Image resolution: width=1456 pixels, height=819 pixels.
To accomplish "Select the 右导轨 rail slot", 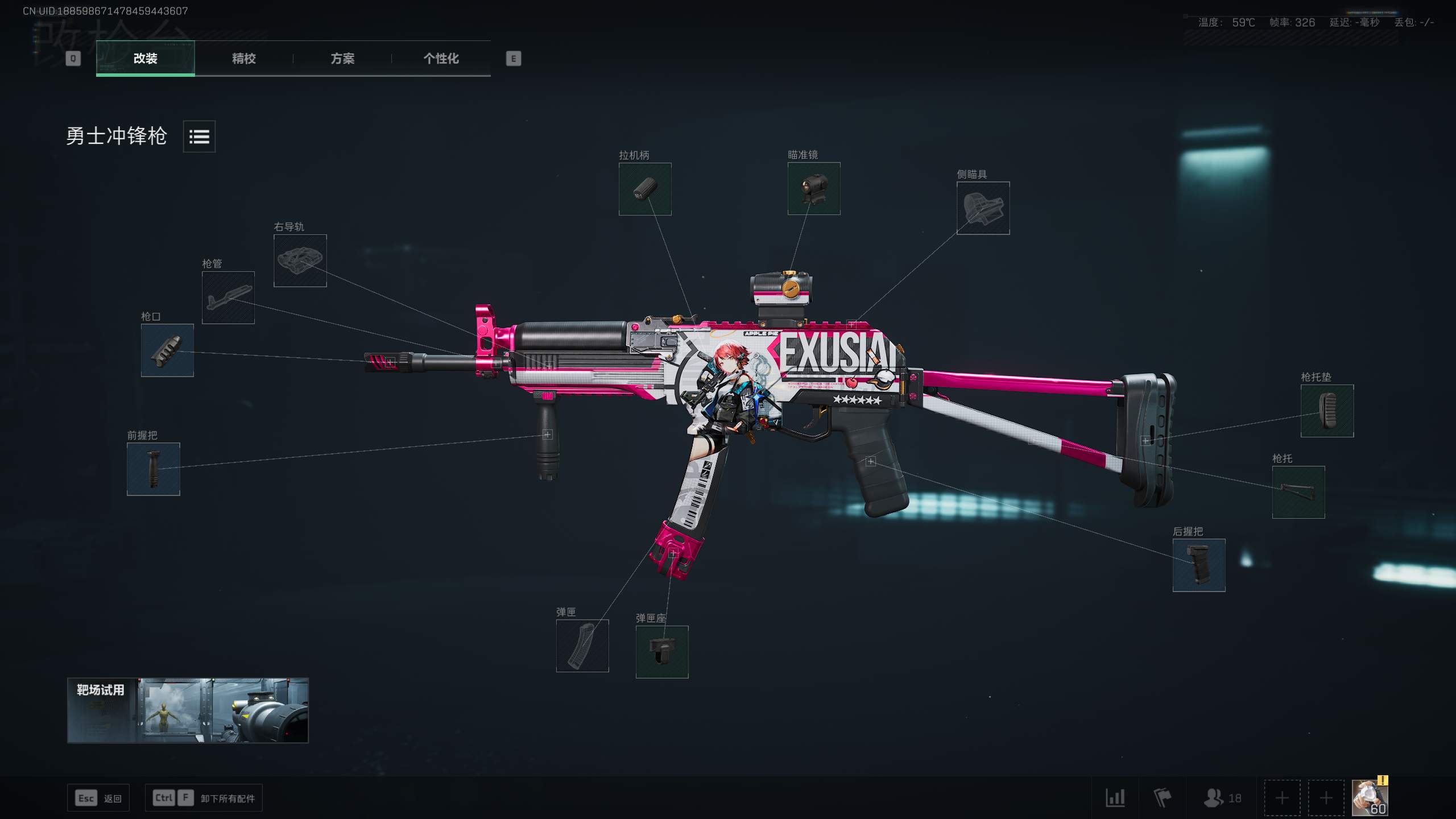I will [300, 260].
